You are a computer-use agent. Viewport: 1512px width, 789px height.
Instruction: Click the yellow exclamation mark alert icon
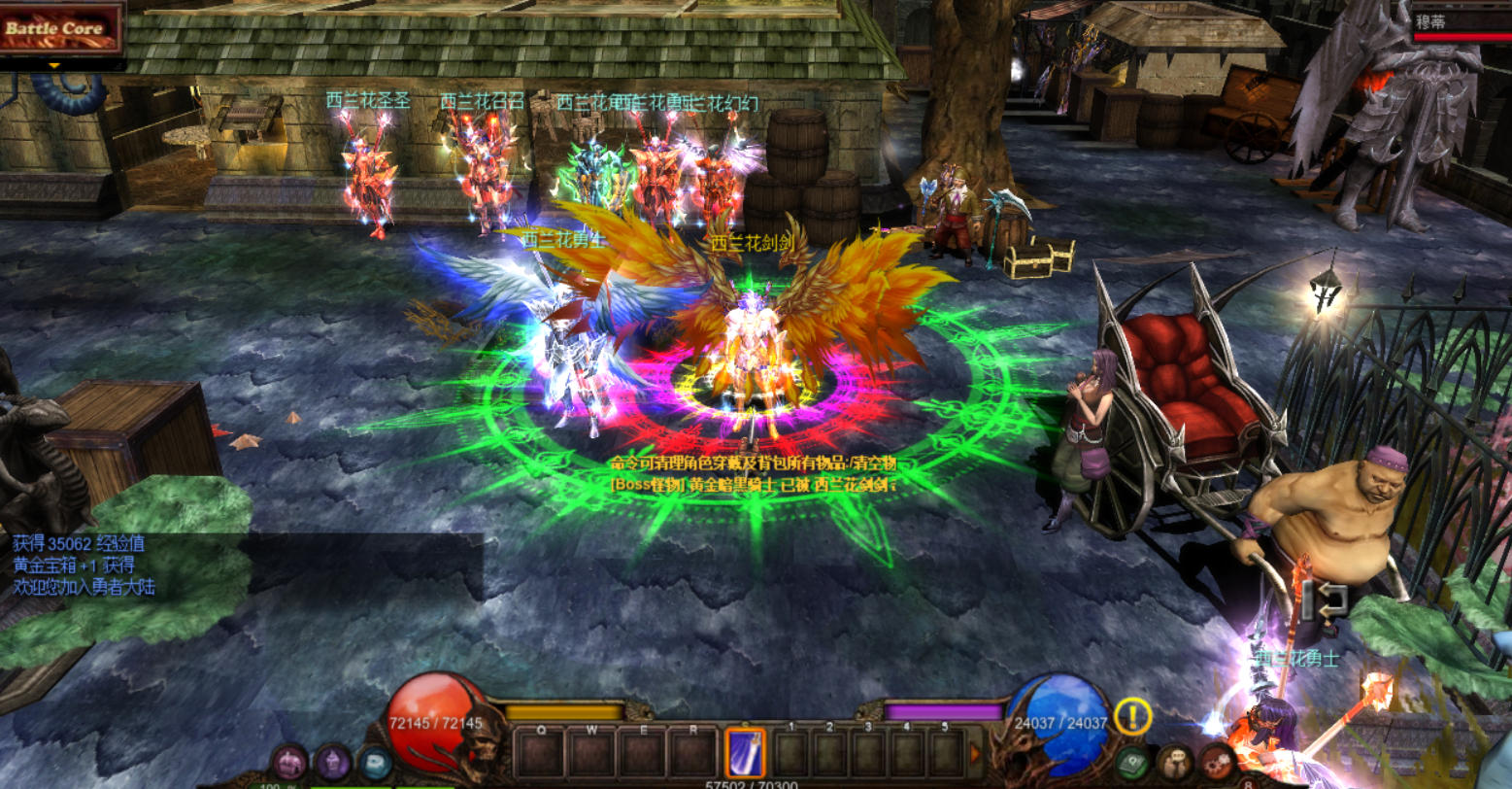coord(1132,717)
